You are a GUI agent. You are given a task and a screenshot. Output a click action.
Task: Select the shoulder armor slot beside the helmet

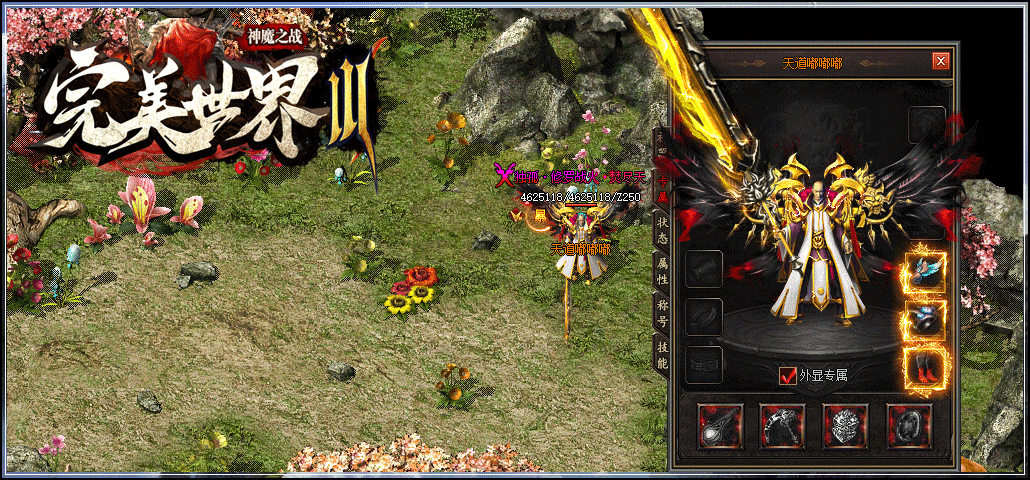pyautogui.click(x=783, y=425)
